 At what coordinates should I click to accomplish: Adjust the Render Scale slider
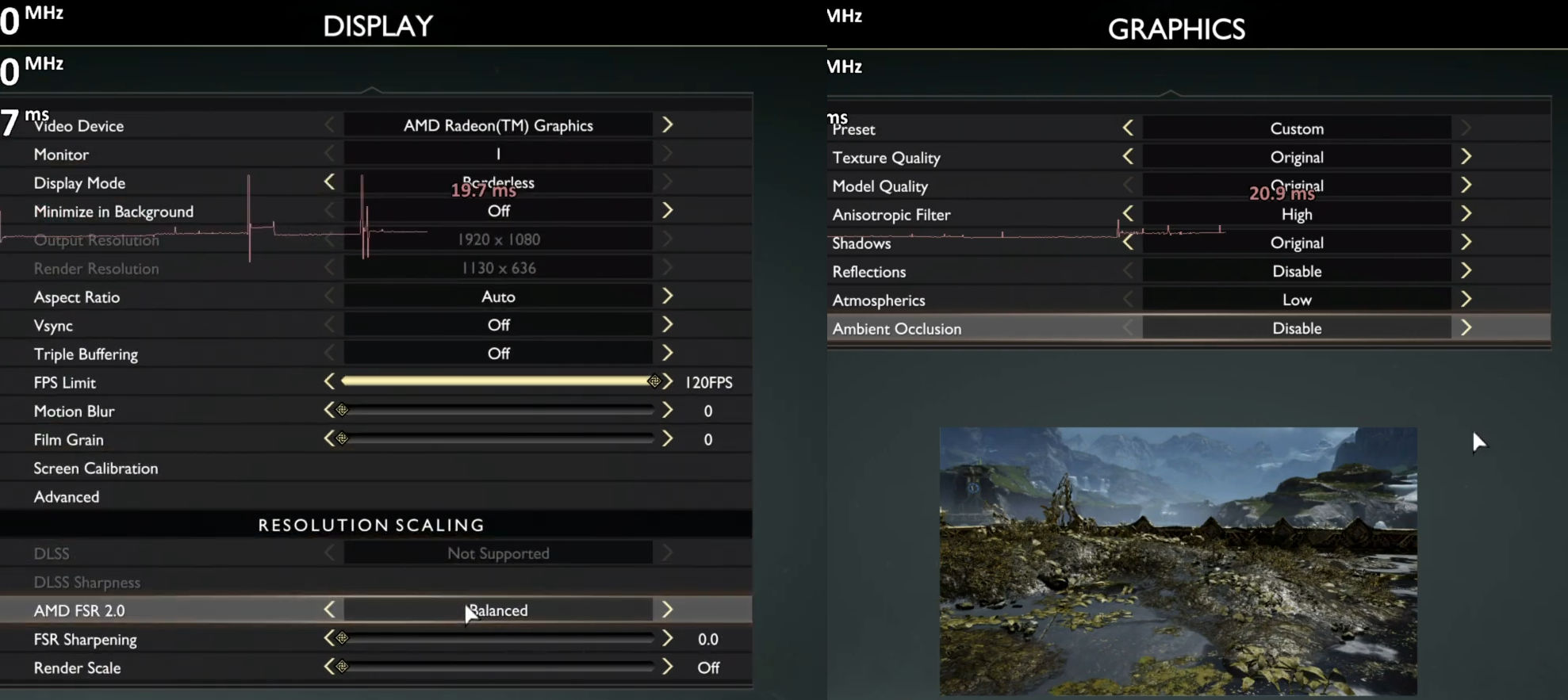point(498,667)
